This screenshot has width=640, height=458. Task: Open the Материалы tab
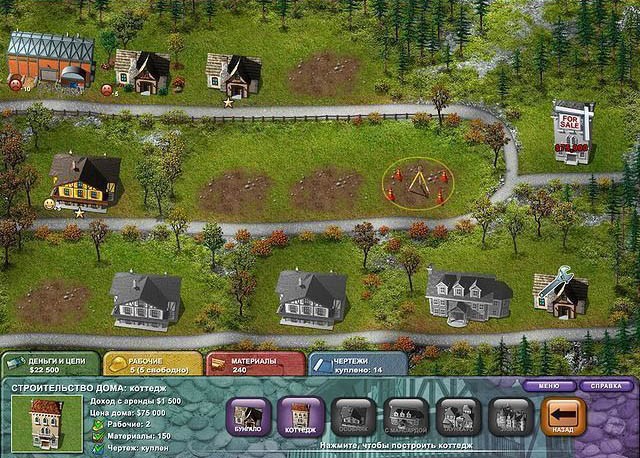click(254, 363)
